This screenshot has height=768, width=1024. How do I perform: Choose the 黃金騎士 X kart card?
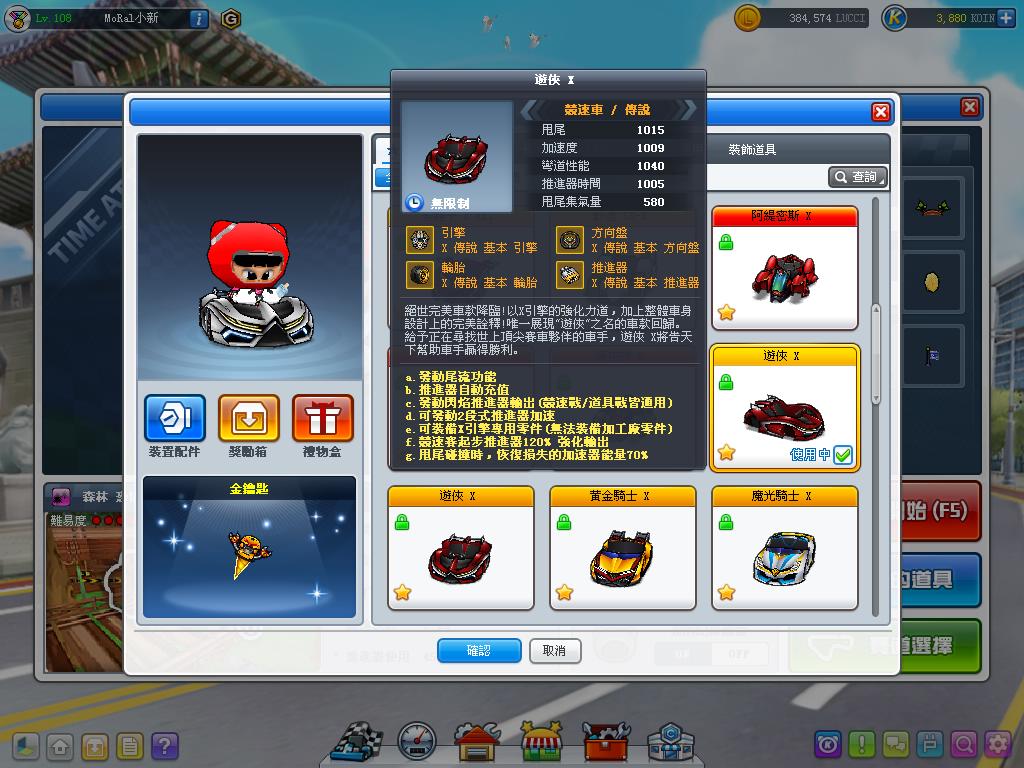[x=622, y=548]
